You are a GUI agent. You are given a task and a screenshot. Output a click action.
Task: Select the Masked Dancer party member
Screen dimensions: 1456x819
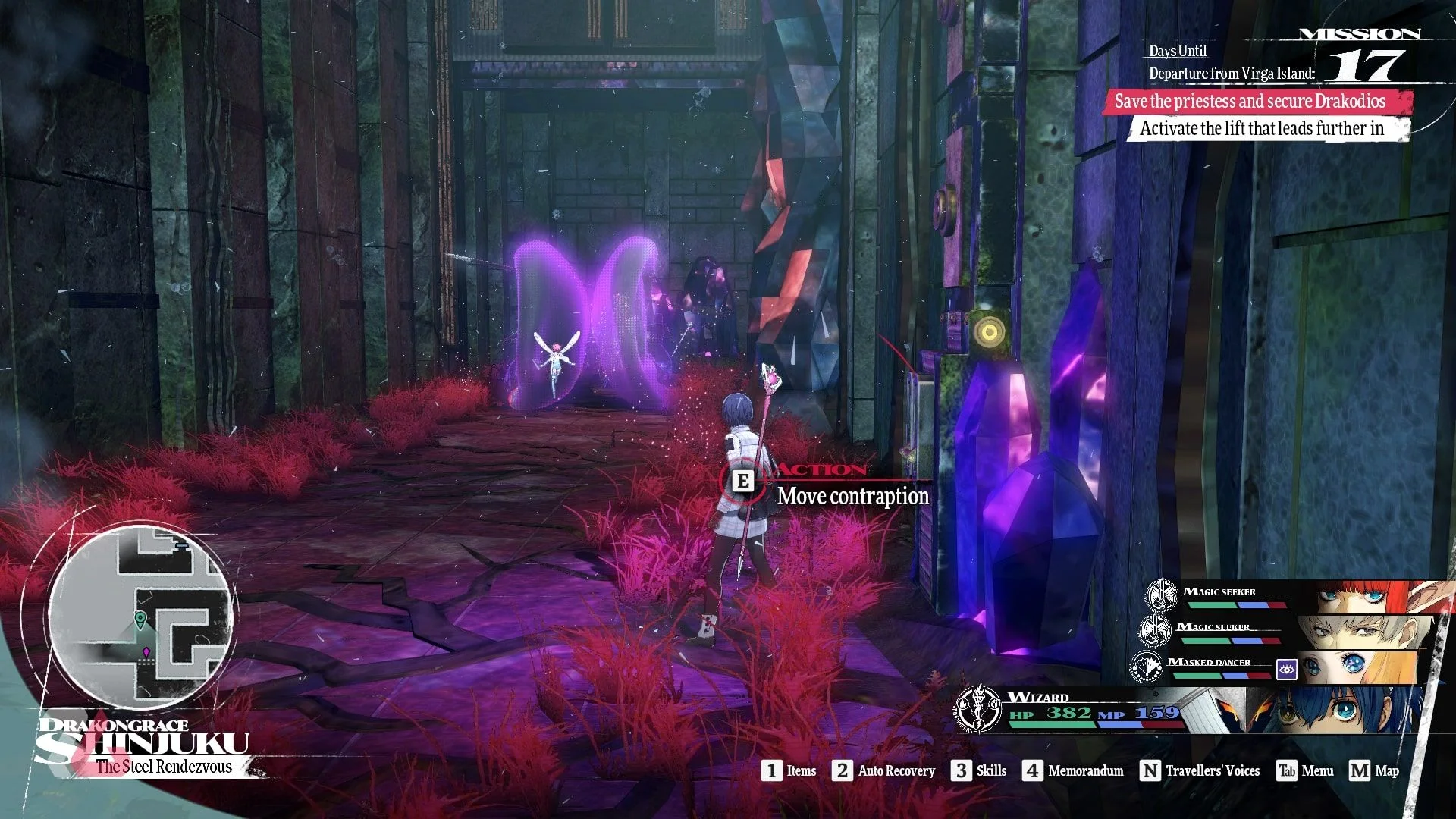1357,667
